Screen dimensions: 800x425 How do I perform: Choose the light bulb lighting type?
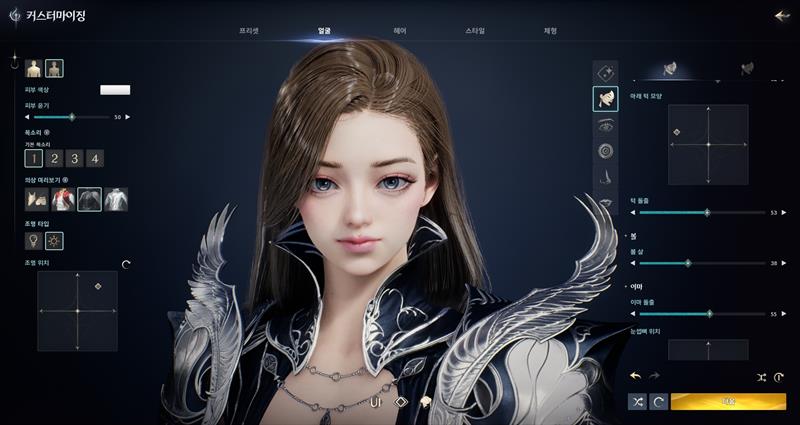(x=33, y=241)
